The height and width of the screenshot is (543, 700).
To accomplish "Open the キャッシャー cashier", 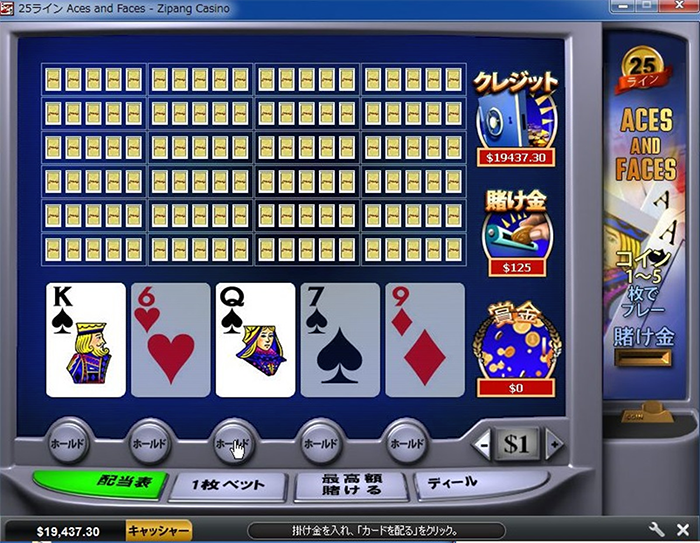I will click(159, 531).
